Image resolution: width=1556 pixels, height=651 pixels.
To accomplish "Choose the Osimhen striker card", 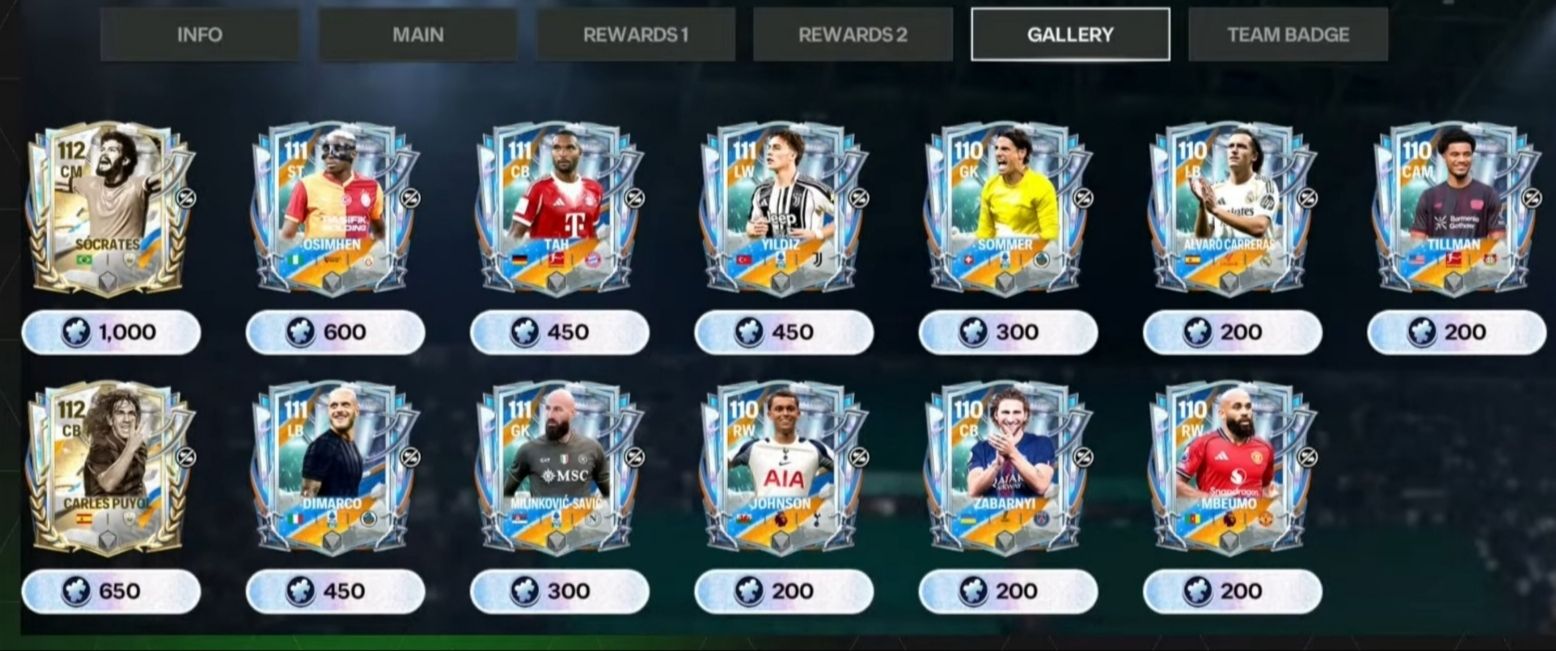I will point(335,208).
